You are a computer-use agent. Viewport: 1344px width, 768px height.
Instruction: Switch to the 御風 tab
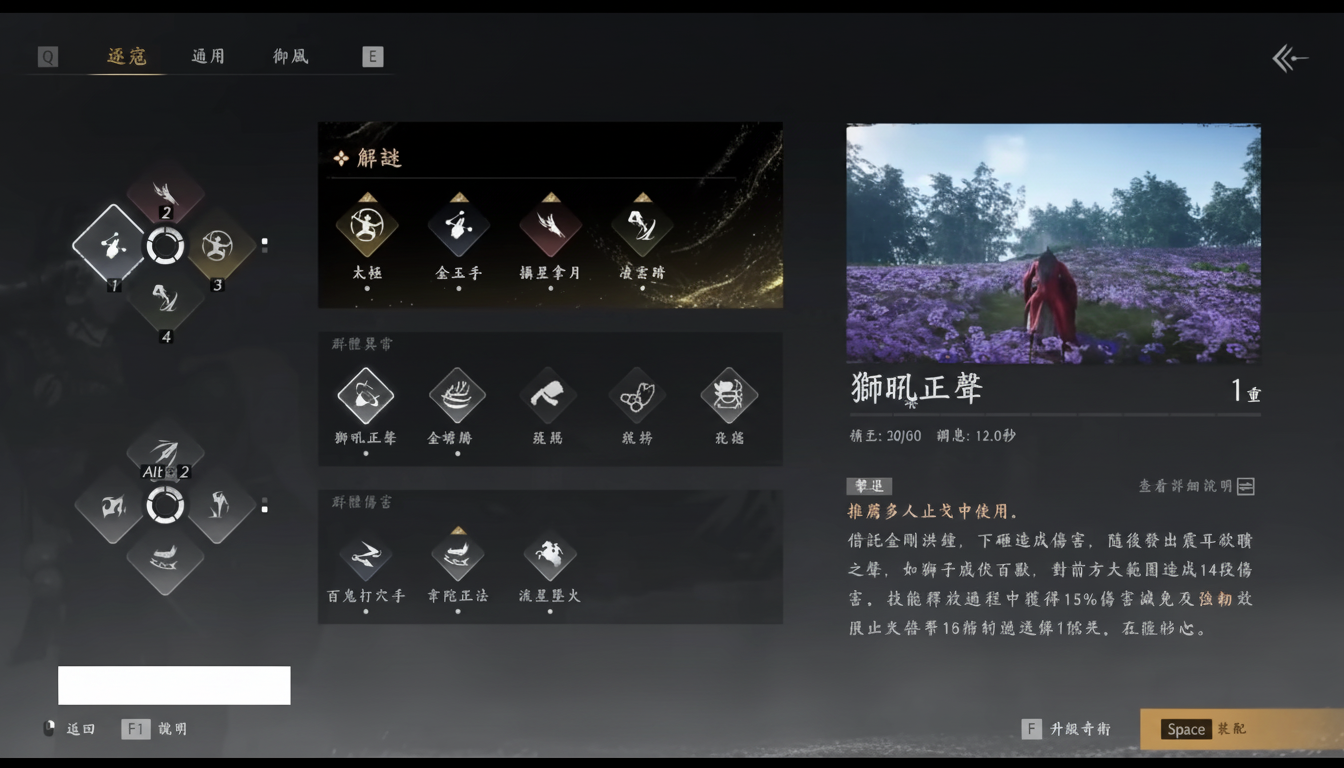tap(289, 56)
